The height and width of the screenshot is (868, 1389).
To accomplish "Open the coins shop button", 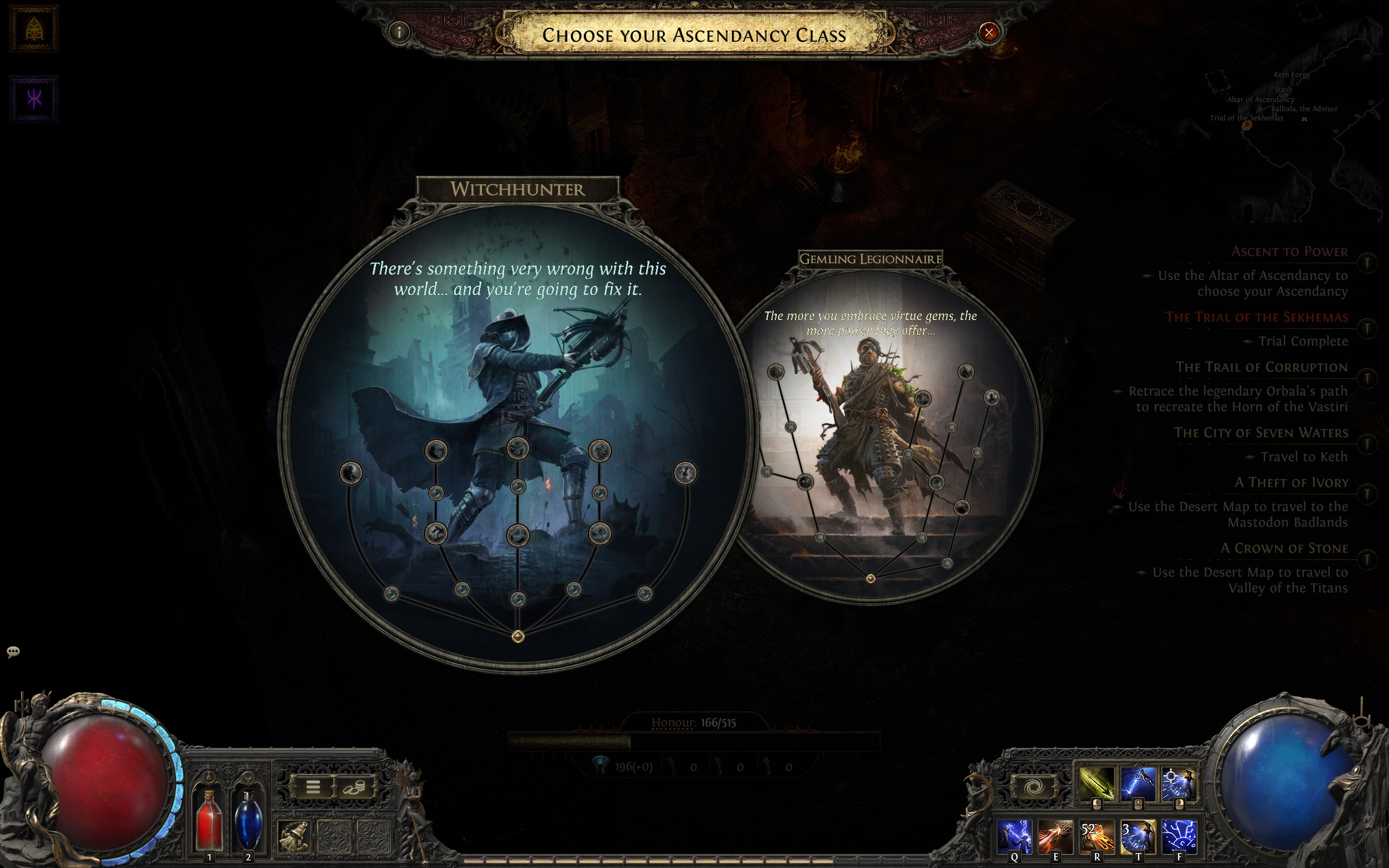I will pos(354,787).
